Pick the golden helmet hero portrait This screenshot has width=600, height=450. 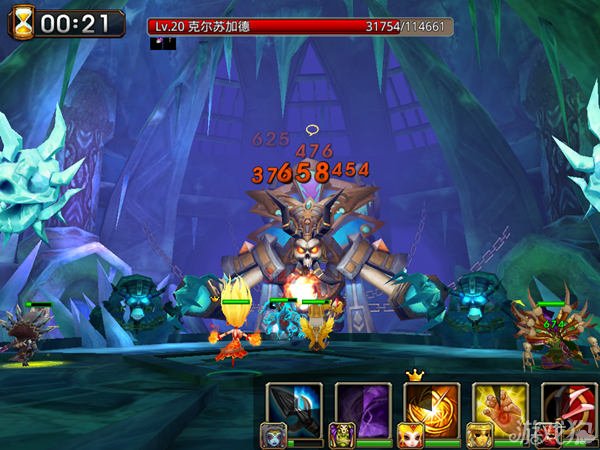point(477,433)
